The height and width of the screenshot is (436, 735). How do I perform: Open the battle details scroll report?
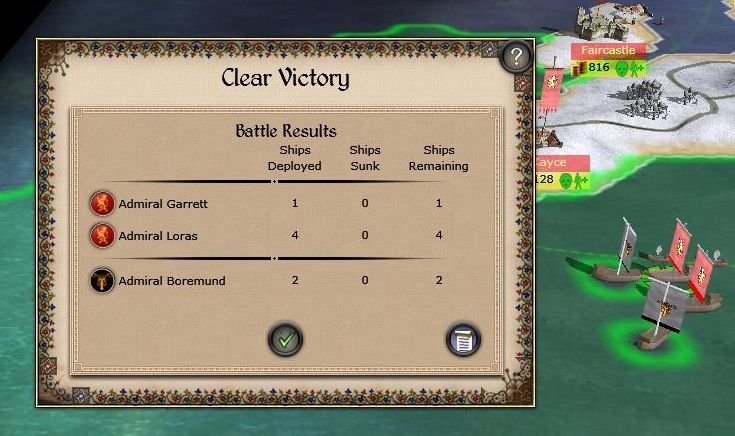(x=463, y=340)
